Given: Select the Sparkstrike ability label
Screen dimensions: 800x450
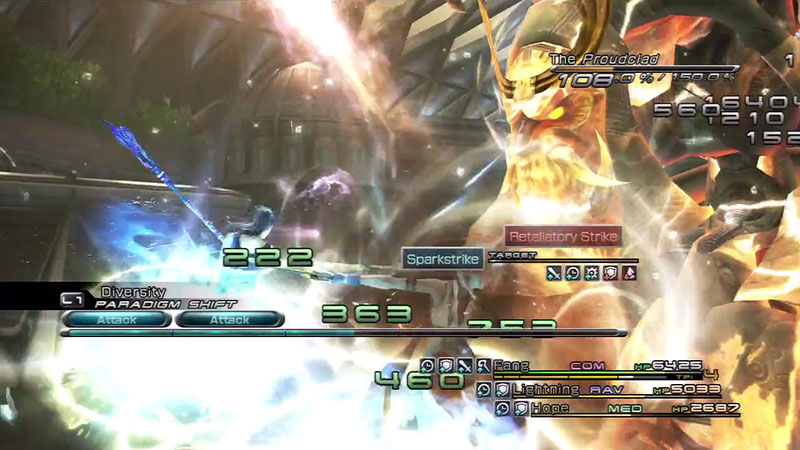Looking at the screenshot, I should (444, 259).
